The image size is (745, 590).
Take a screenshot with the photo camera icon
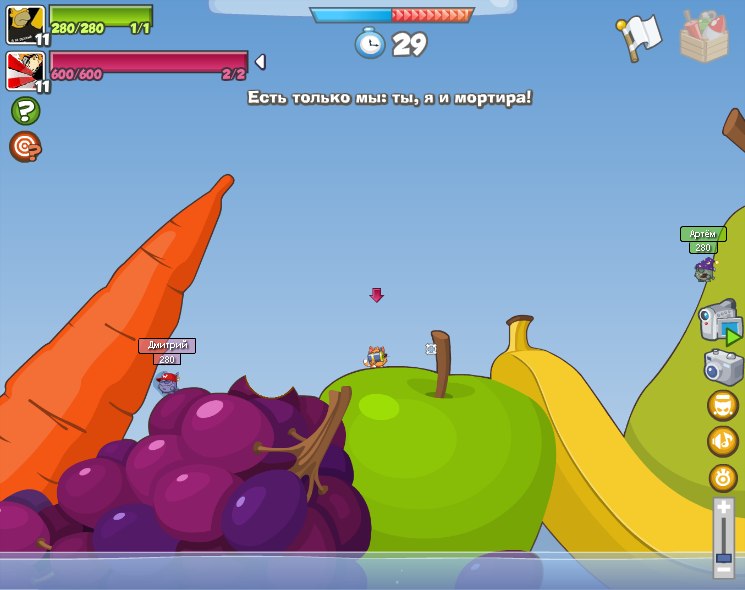[723, 367]
